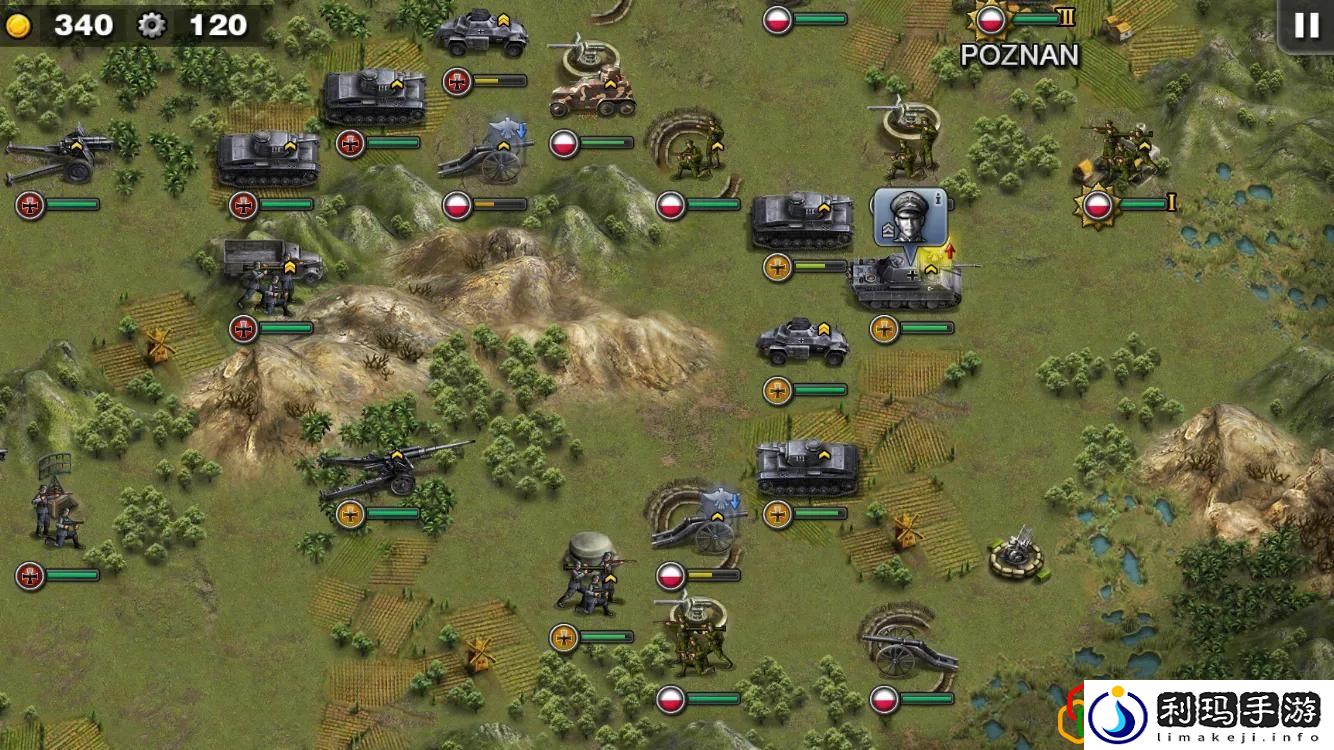This screenshot has height=750, width=1334.
Task: Select the Polish camouflage armored car
Action: click(592, 93)
